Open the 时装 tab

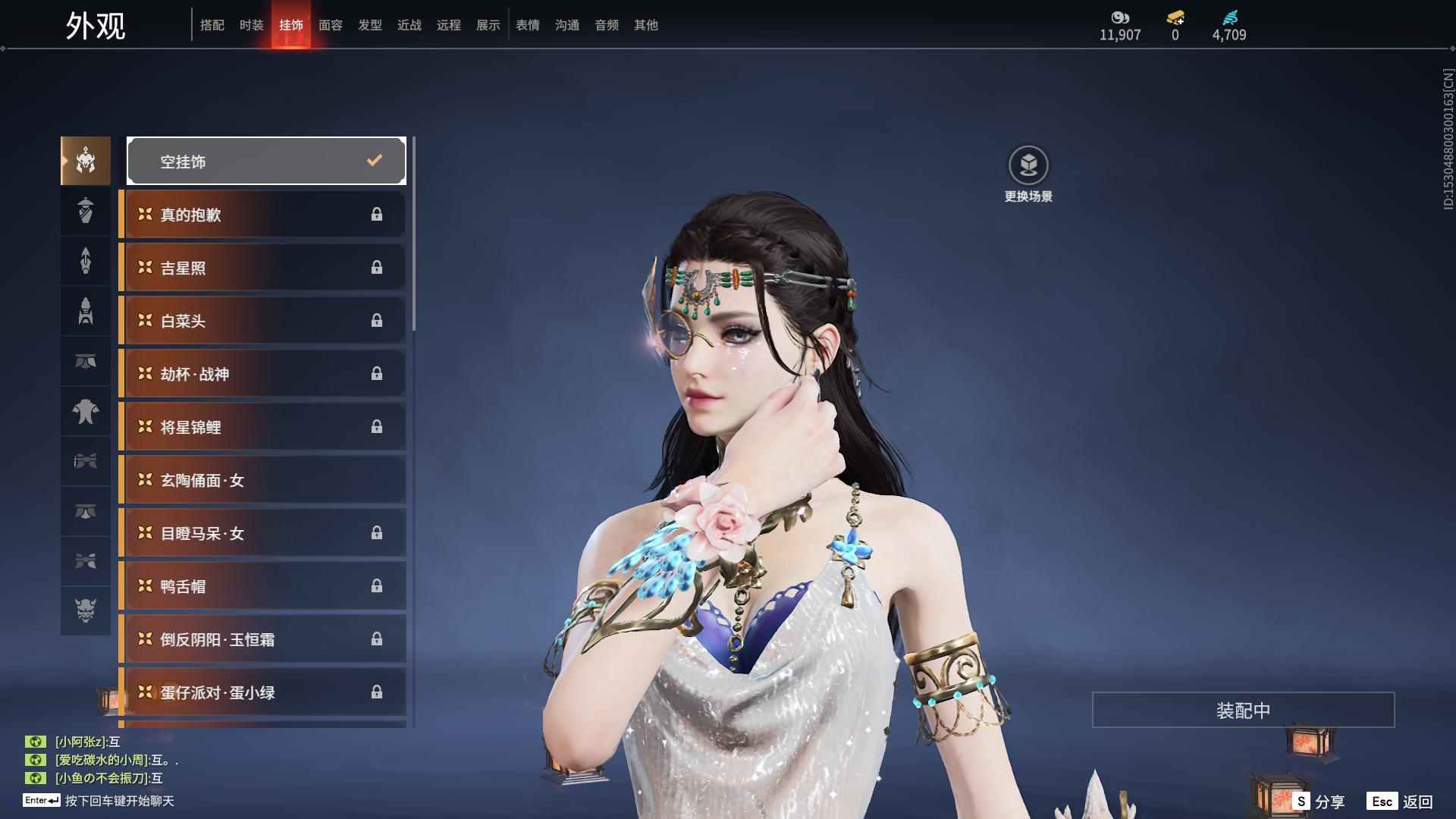(x=252, y=25)
